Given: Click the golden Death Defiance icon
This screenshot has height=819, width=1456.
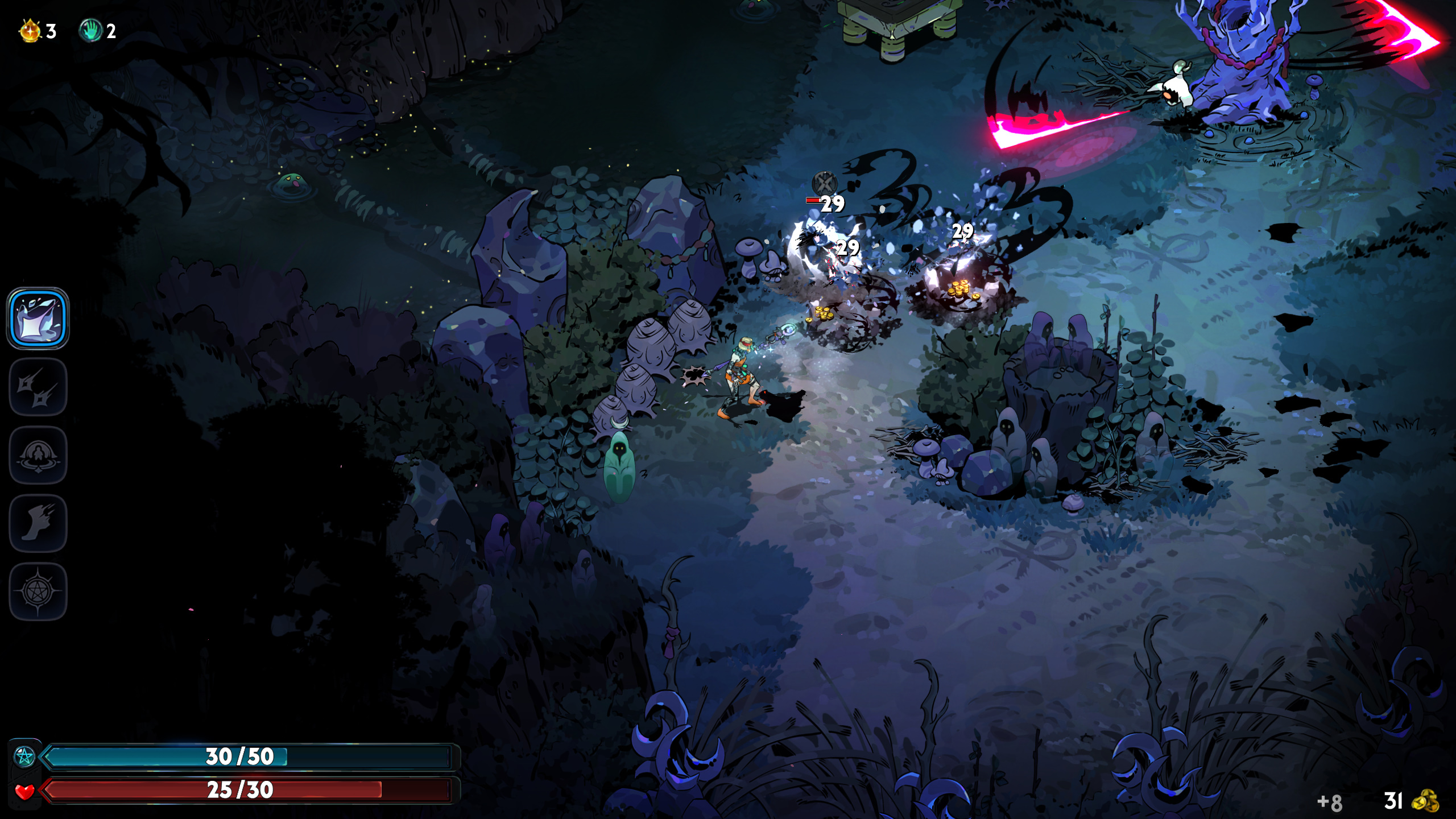Looking at the screenshot, I should (x=30, y=31).
